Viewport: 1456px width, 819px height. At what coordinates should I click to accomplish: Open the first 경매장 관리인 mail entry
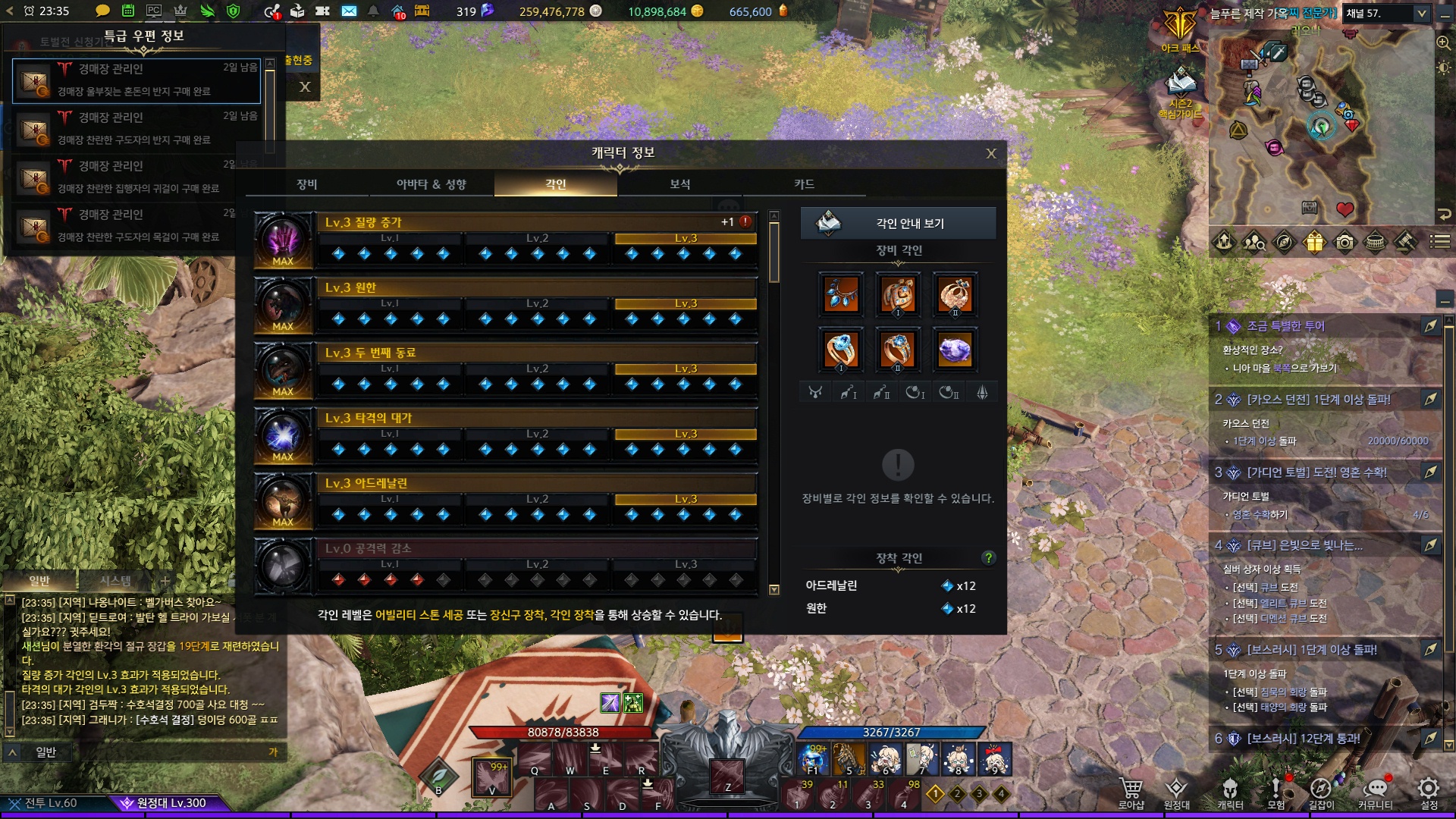(136, 80)
